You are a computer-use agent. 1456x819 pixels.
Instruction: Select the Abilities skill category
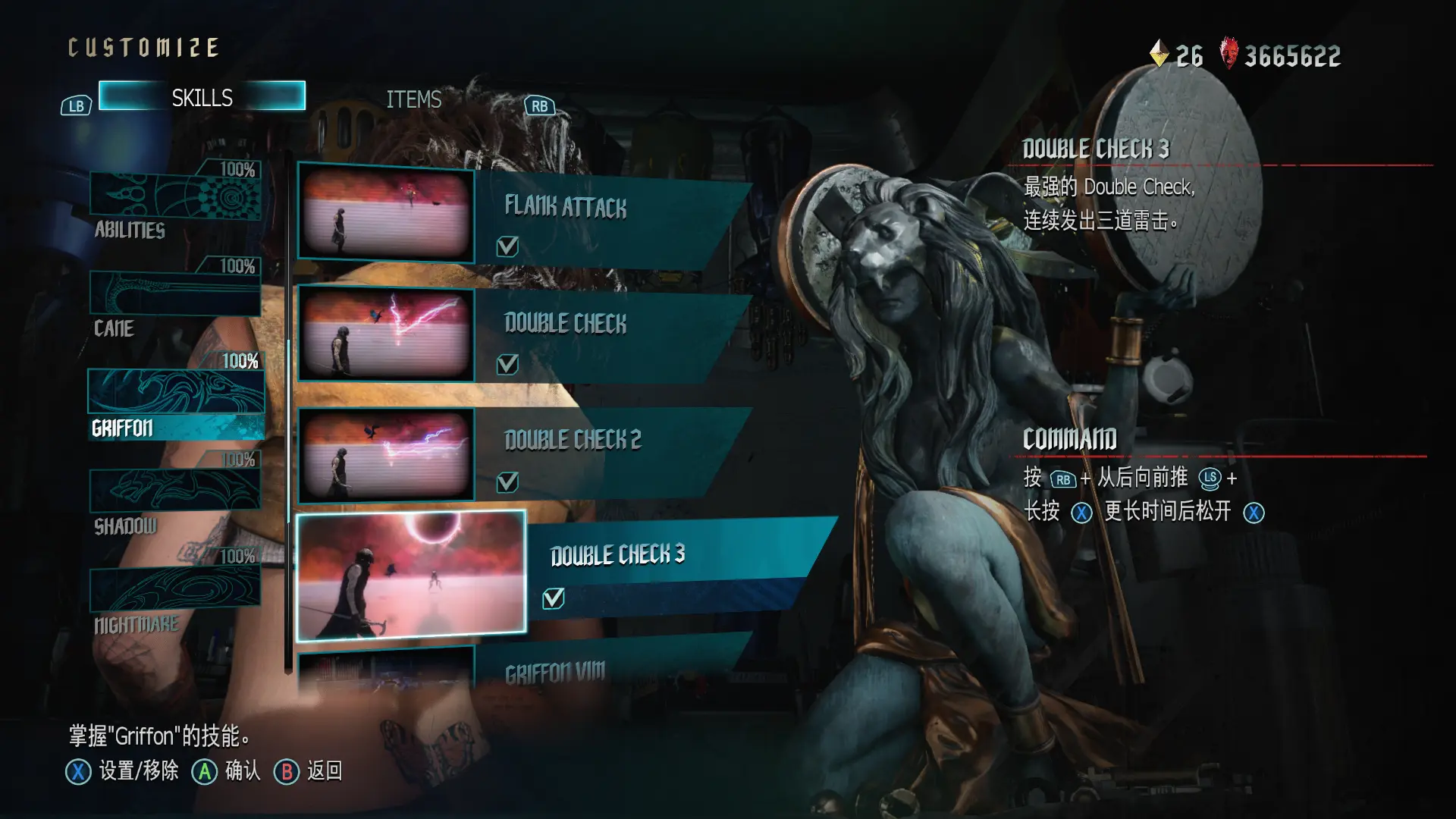[x=175, y=196]
